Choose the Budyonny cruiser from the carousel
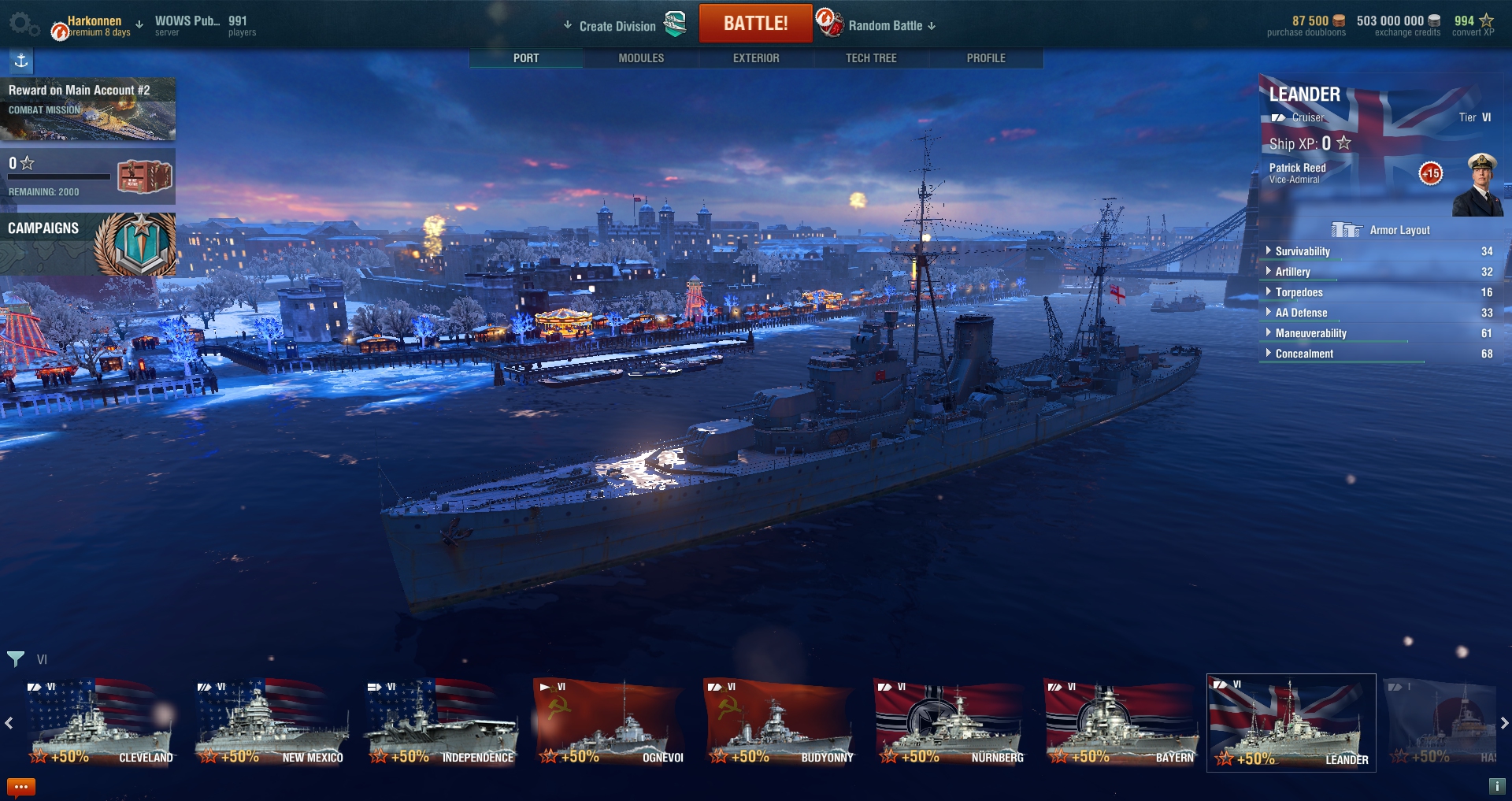The image size is (1512, 801). (x=780, y=723)
